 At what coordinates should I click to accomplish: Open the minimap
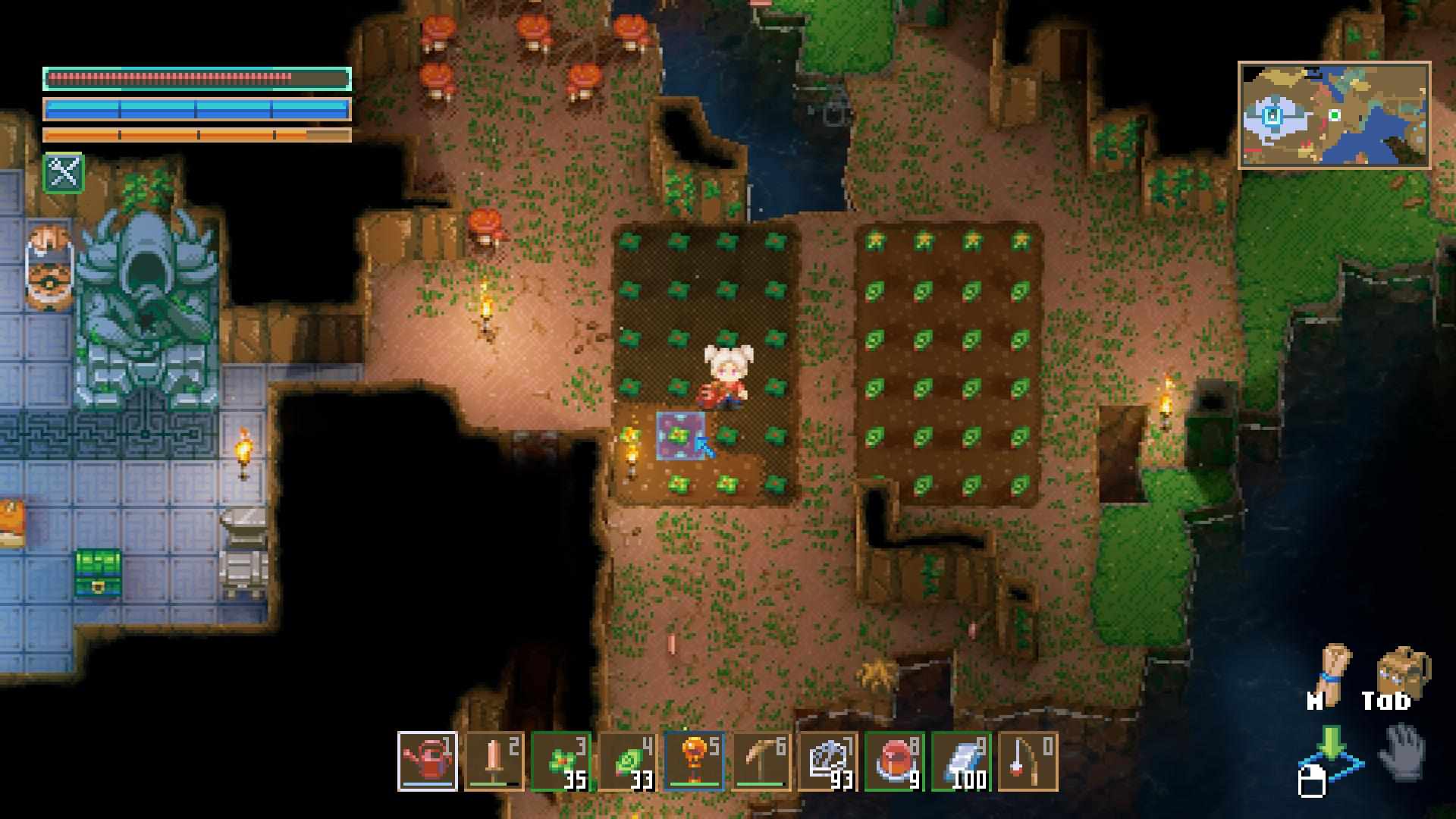coord(1335,115)
